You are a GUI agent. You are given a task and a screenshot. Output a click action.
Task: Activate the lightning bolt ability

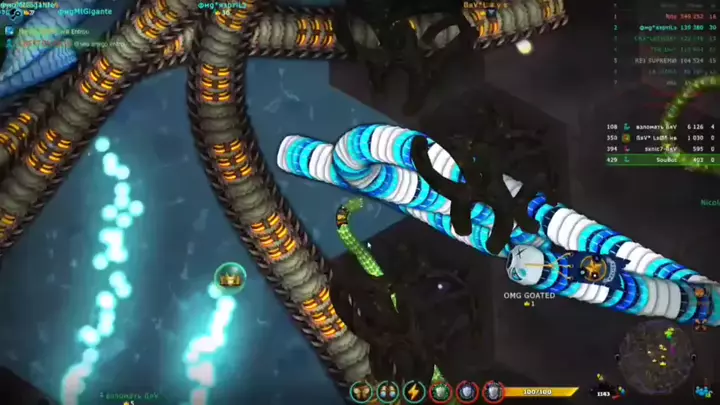tap(414, 391)
